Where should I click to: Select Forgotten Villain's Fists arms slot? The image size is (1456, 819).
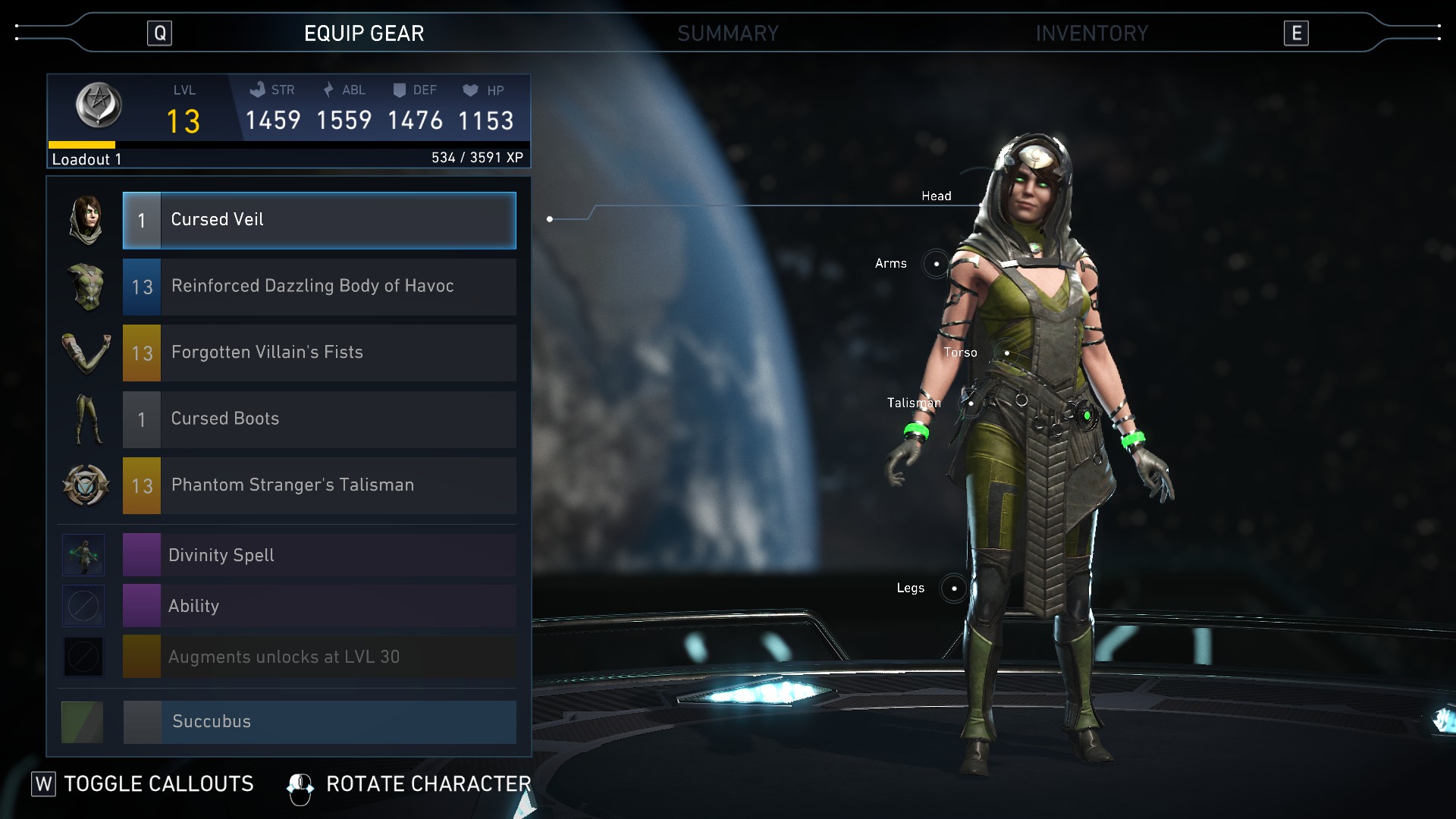coord(319,353)
